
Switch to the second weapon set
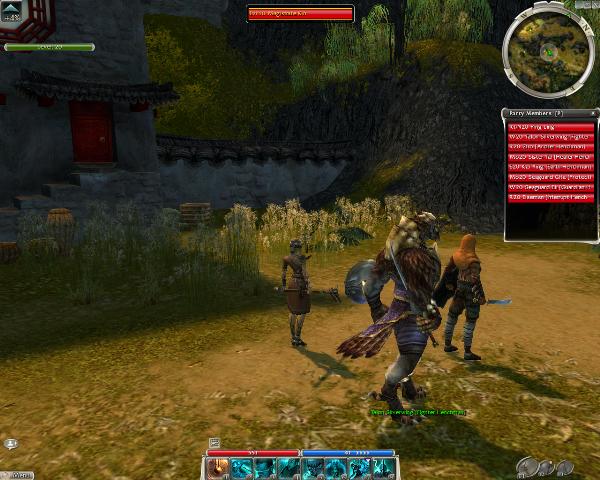click(547, 468)
